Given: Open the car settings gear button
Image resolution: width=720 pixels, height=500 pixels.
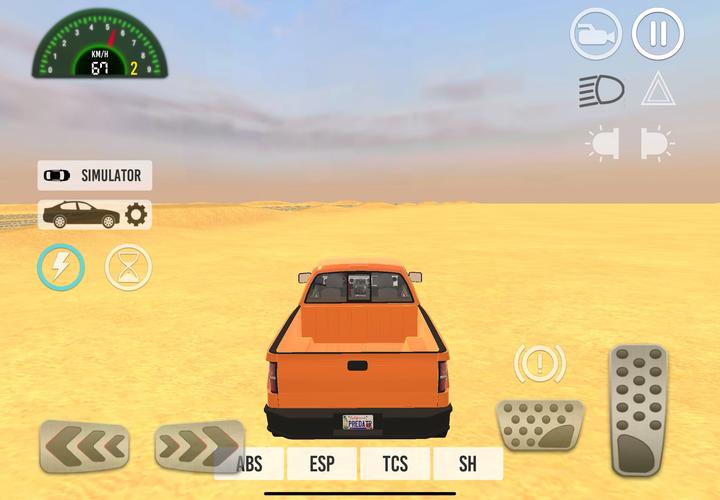Looking at the screenshot, I should [x=136, y=214].
